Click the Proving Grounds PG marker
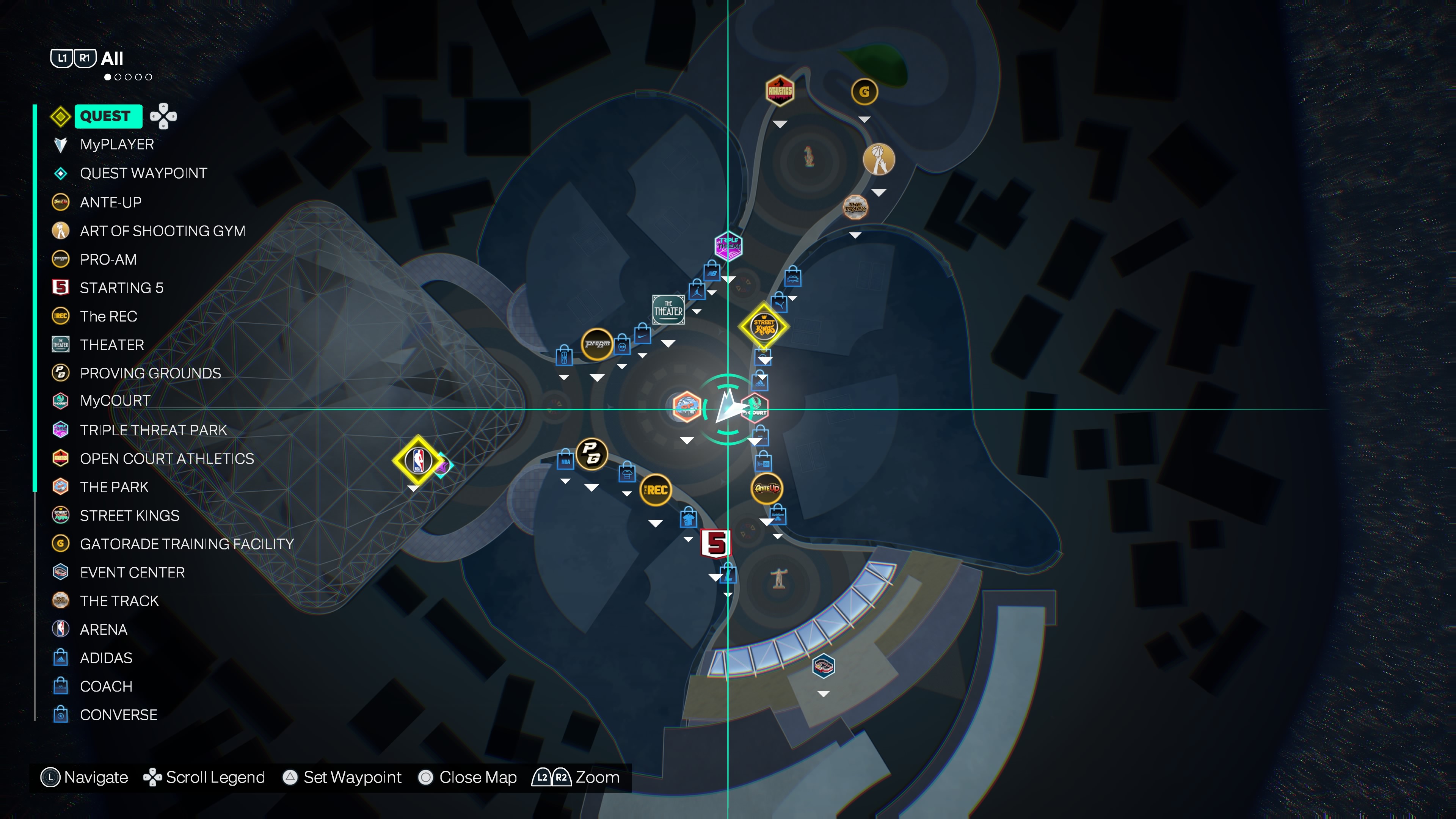1456x819 pixels. [x=591, y=453]
